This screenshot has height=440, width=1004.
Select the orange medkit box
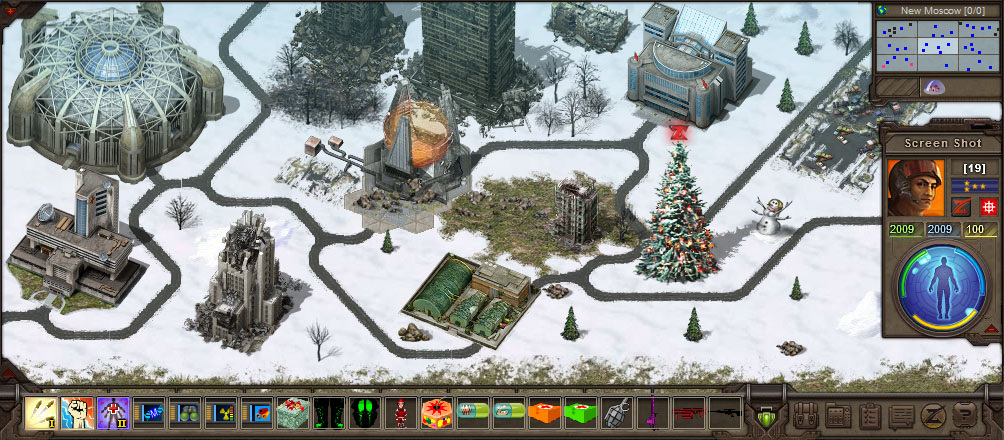coord(543,412)
